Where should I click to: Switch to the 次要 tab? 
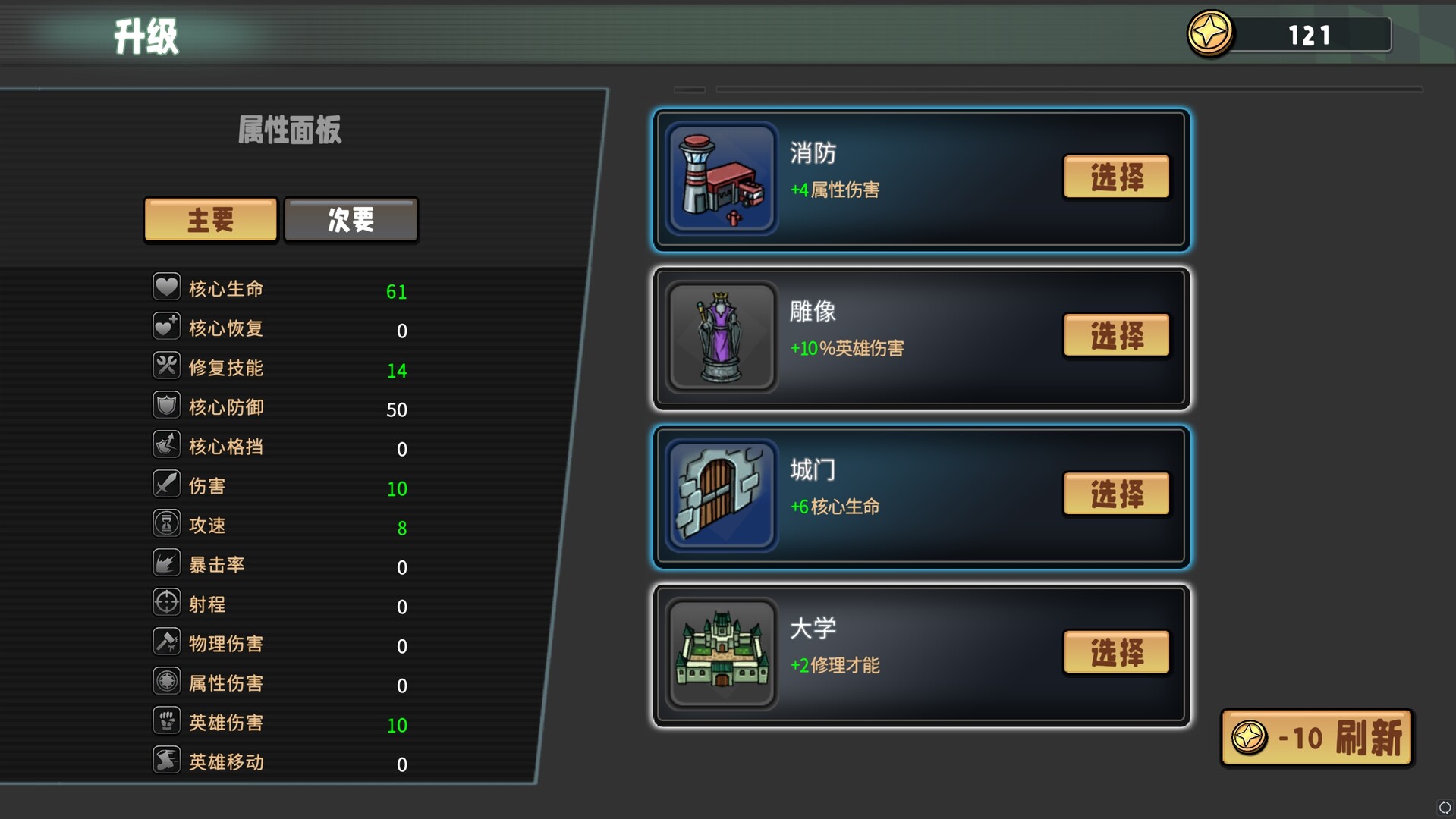351,219
